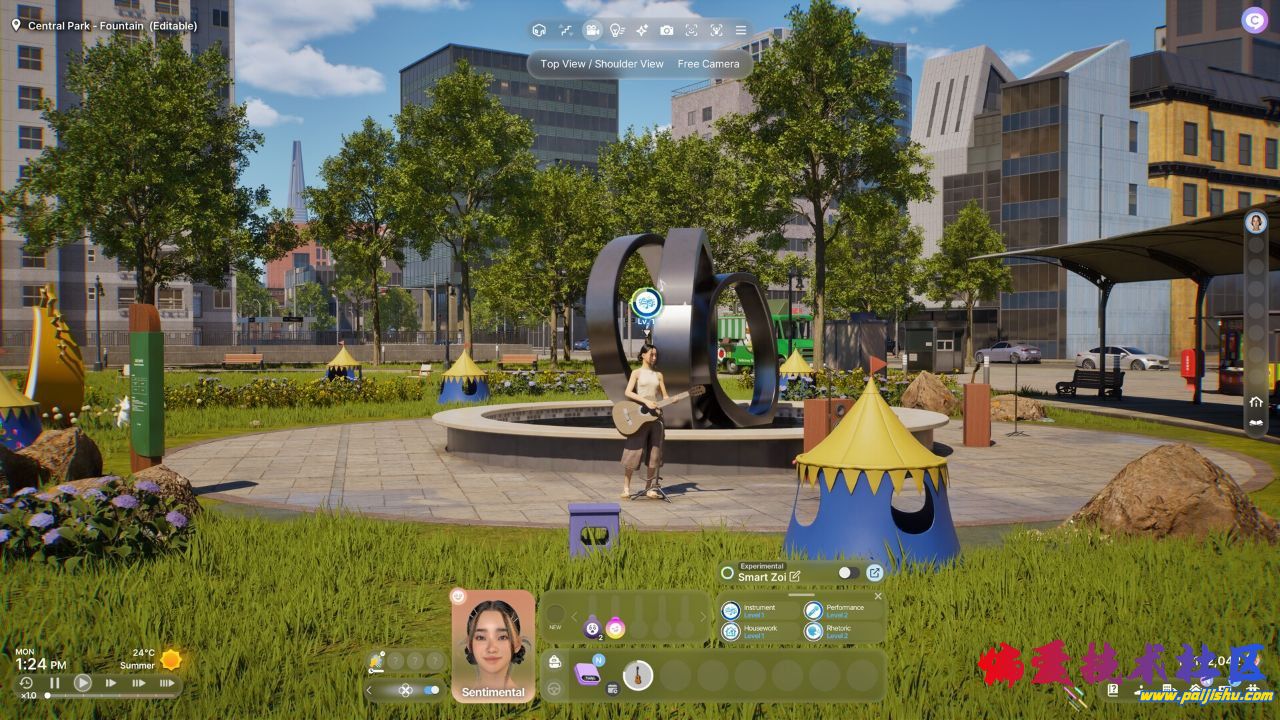Open the photo camera mode icon
This screenshot has width=1280, height=720.
pos(667,30)
